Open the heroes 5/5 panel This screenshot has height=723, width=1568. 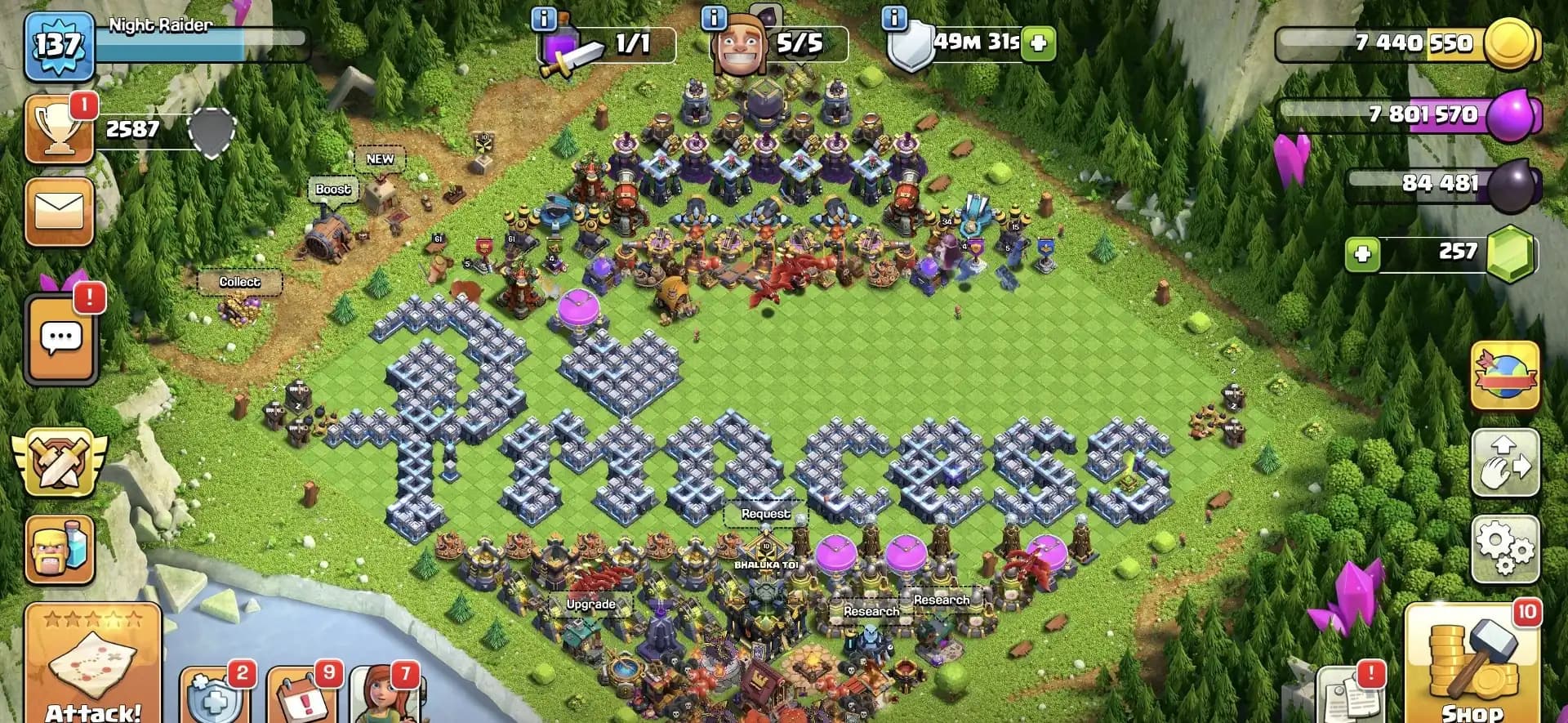coord(743,41)
